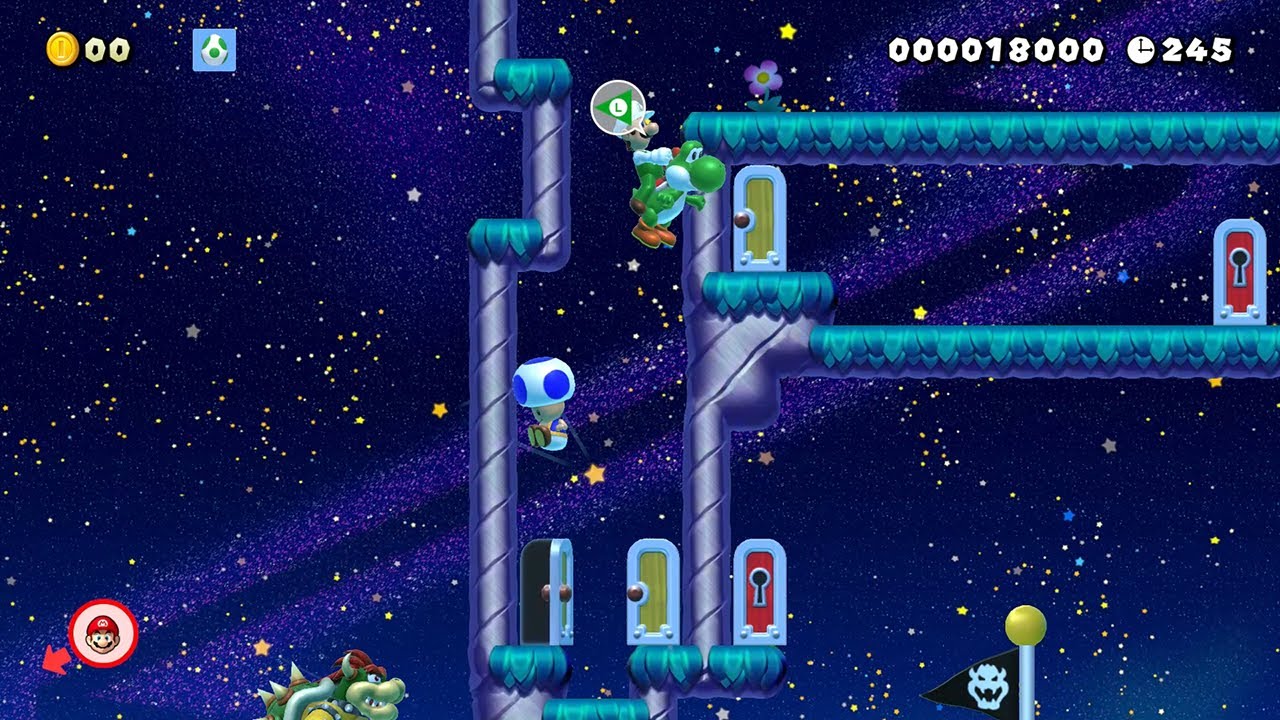The width and height of the screenshot is (1280, 720).
Task: Click the Luigi player marker bubble
Action: pos(618,107)
